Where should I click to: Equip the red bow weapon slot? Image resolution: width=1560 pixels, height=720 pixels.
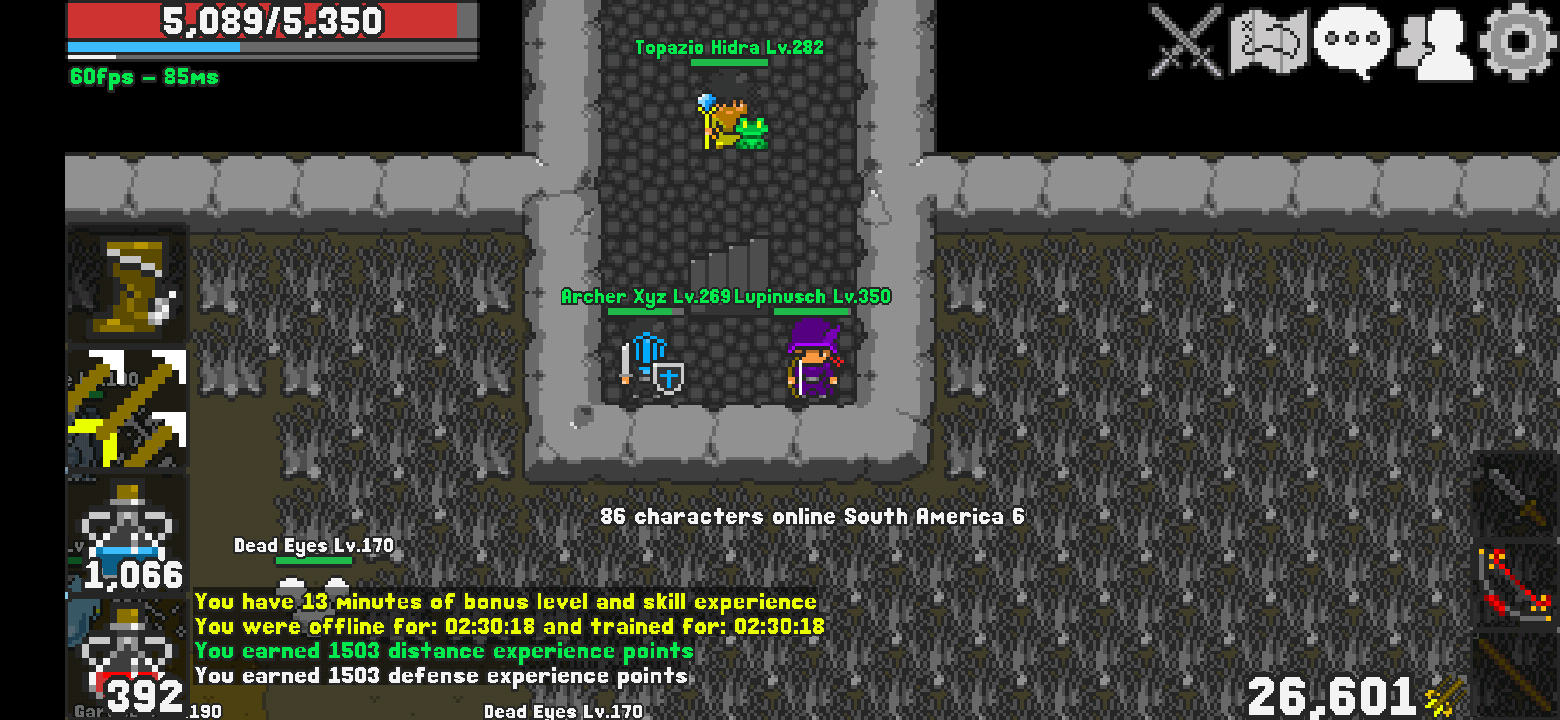tap(1518, 586)
